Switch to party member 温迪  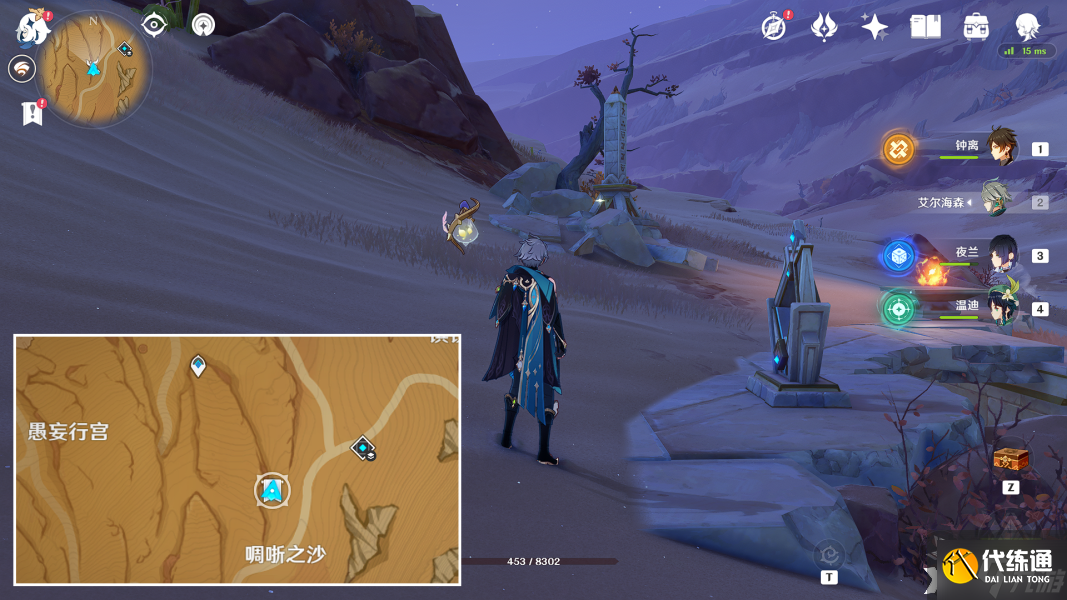[x=1002, y=307]
